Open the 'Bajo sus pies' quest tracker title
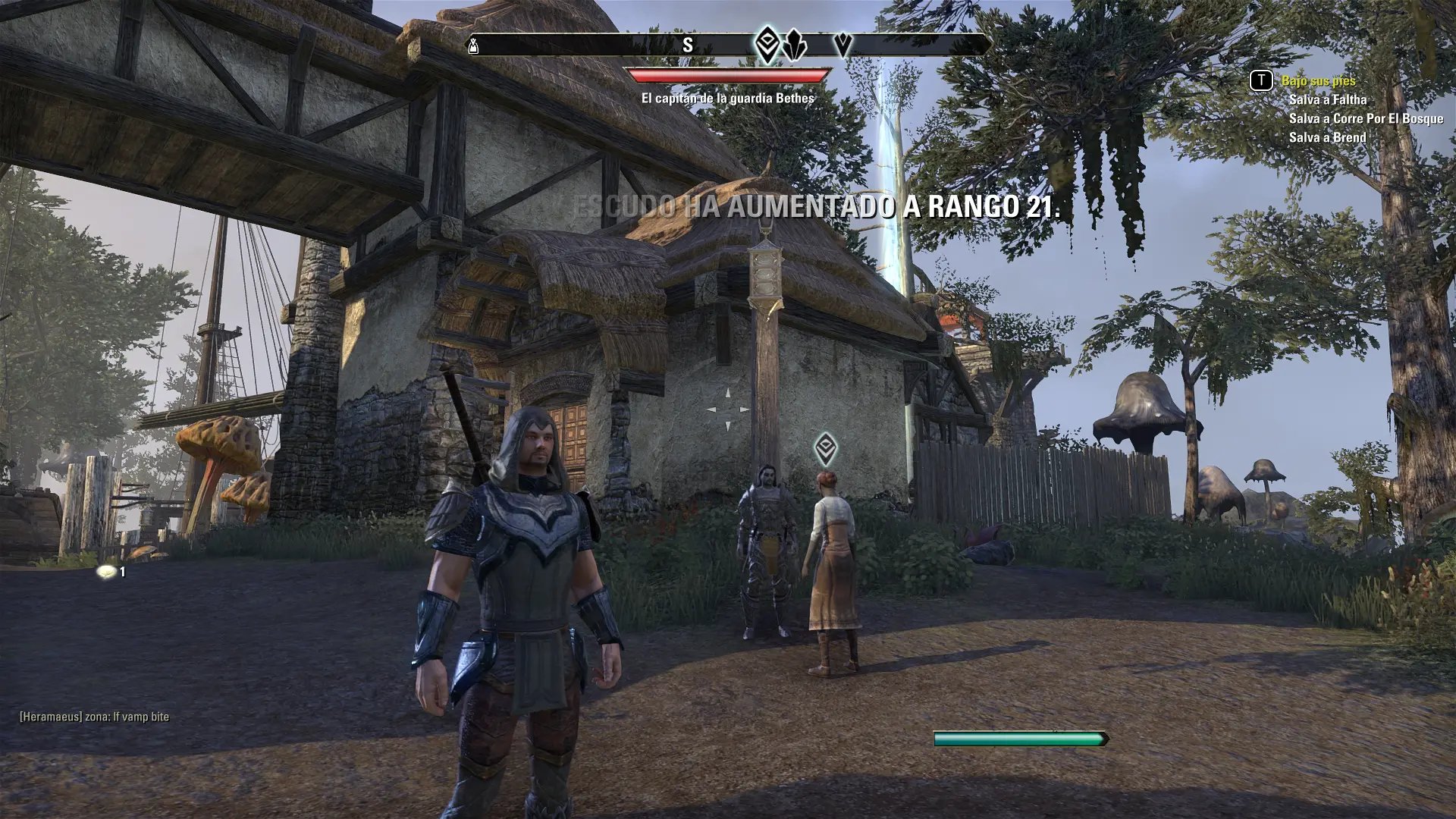Screen dimensions: 1456x819 pyautogui.click(x=1318, y=80)
